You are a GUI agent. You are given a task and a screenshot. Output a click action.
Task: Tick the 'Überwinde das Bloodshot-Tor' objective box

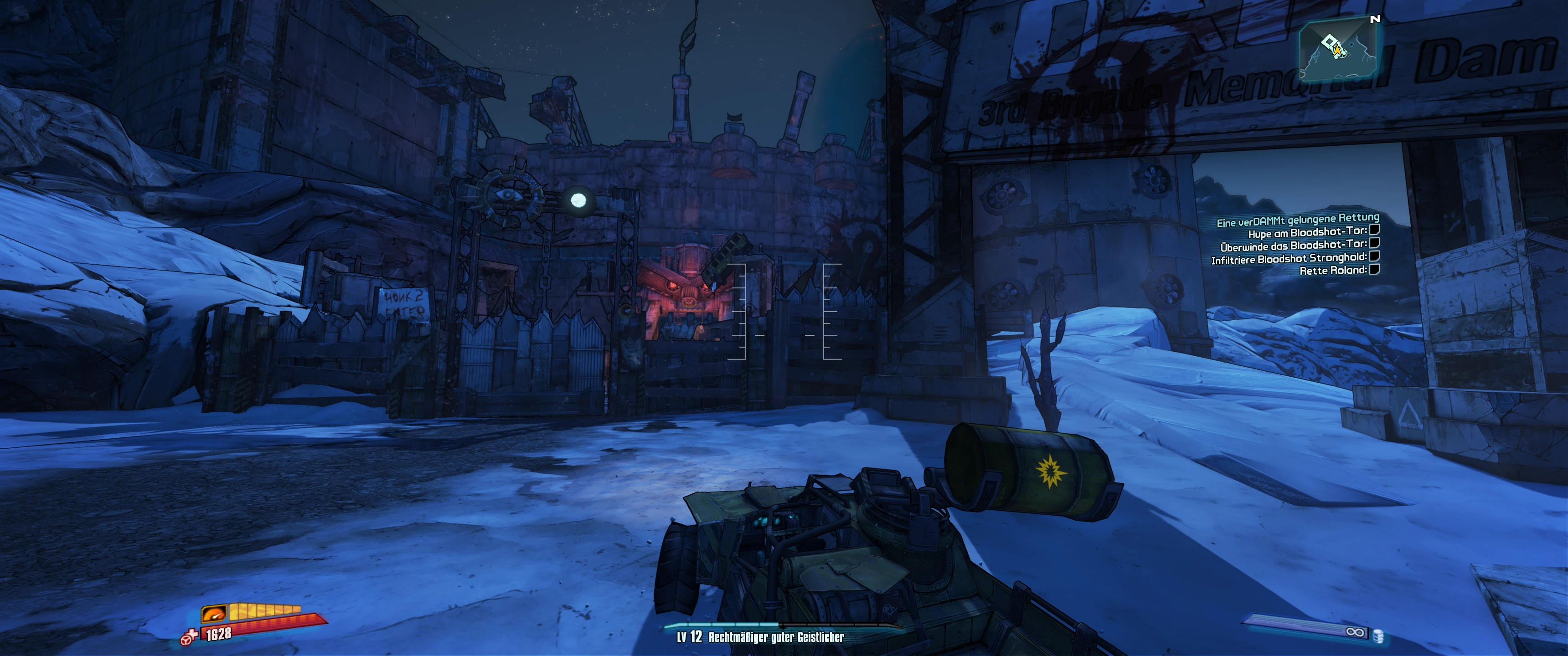click(1374, 243)
